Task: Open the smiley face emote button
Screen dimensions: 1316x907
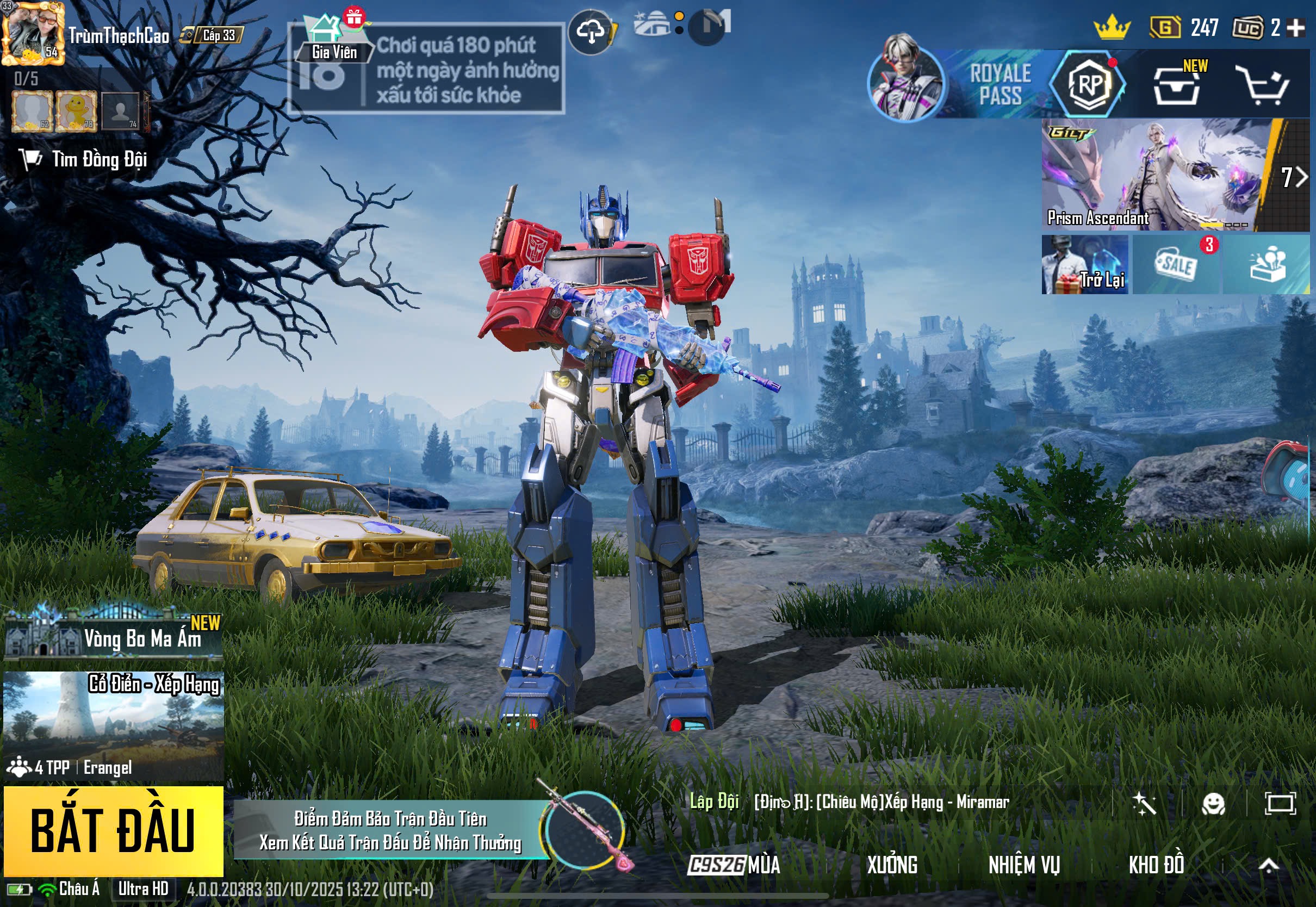Action: [x=1213, y=804]
